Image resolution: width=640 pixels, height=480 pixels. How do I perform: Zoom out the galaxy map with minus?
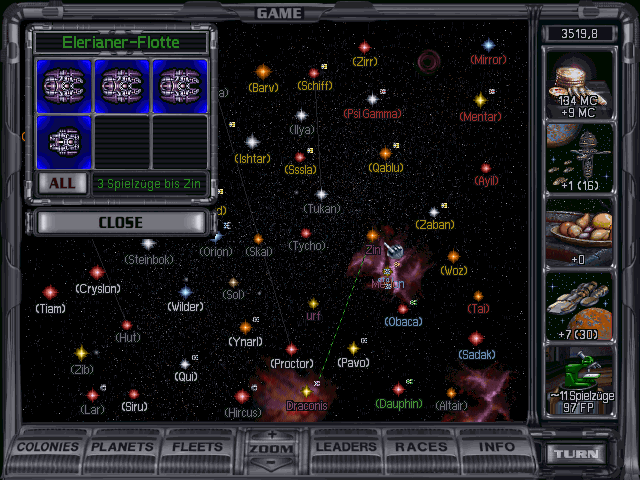click(273, 463)
